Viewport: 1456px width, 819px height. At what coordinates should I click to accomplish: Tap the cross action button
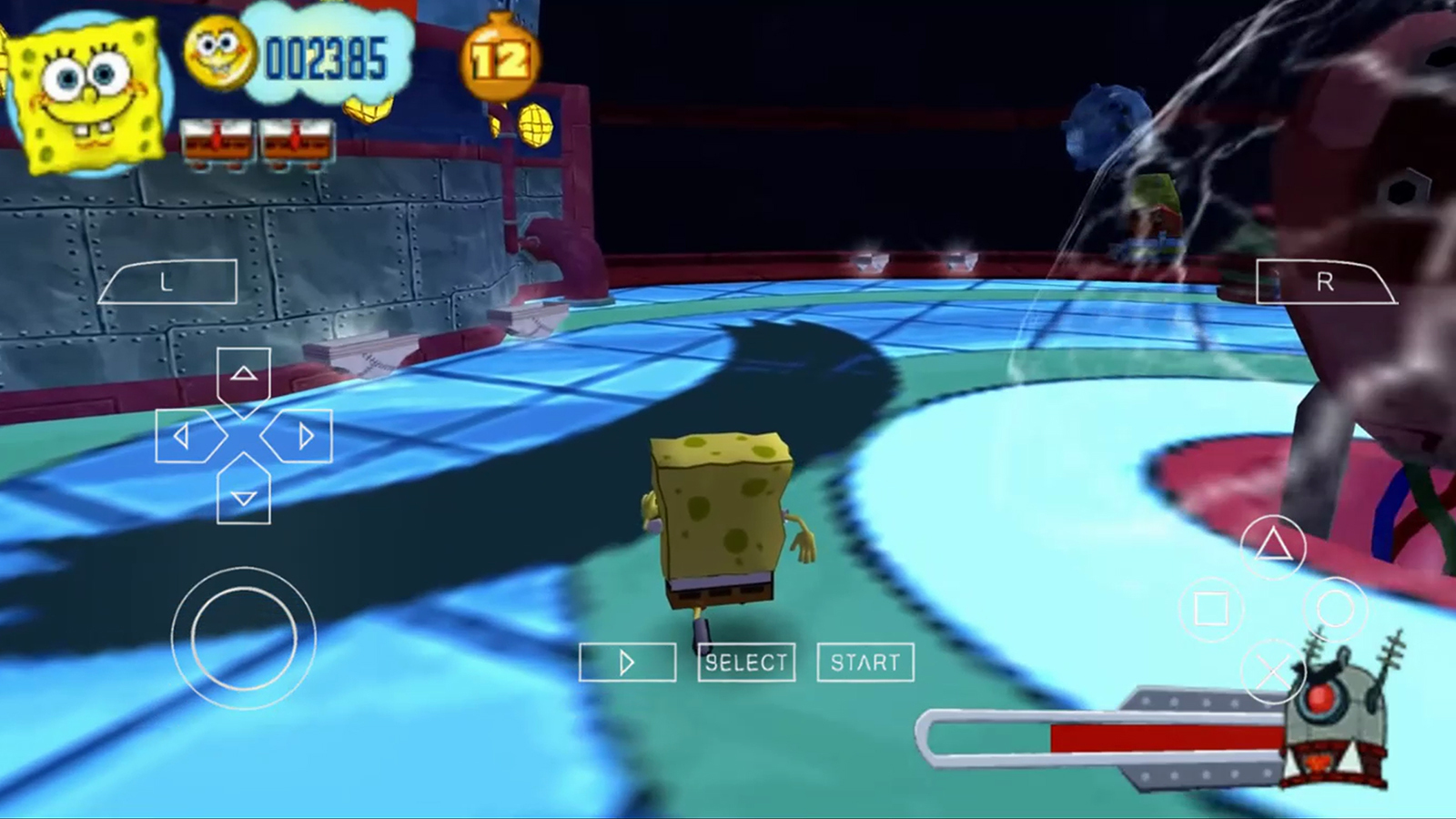coord(1273,672)
